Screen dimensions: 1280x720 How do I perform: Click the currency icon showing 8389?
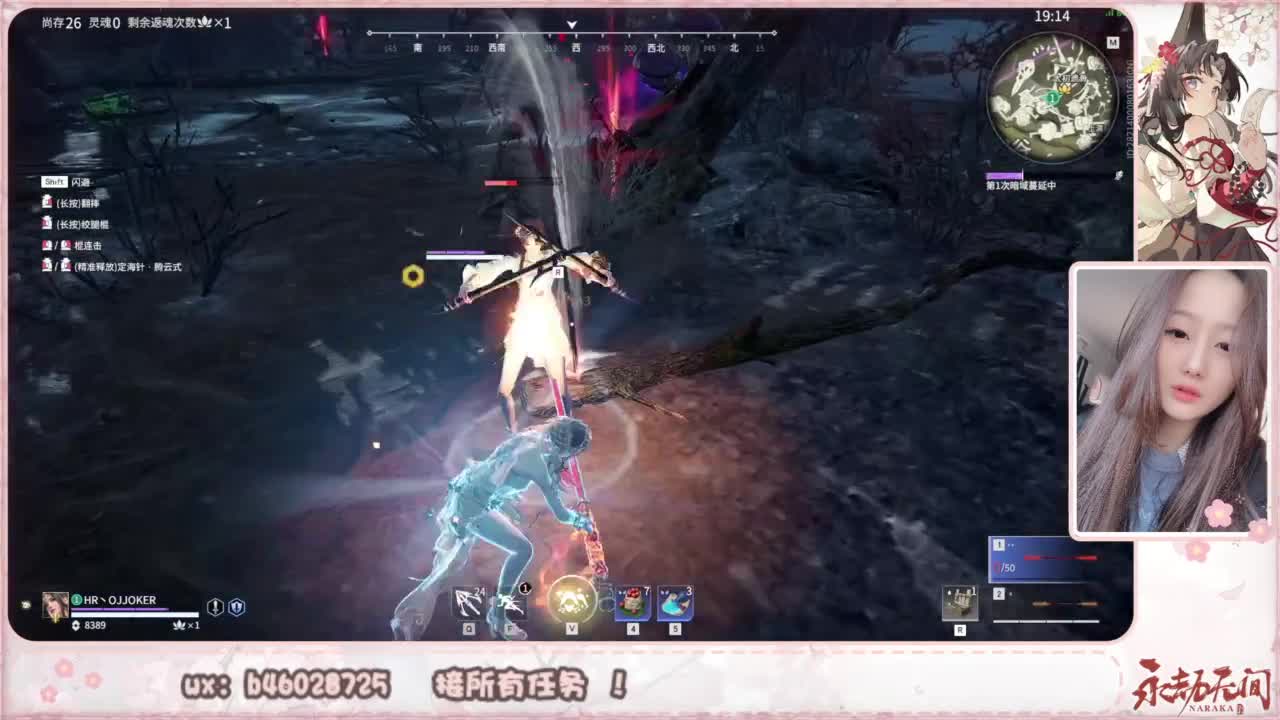tap(76, 624)
